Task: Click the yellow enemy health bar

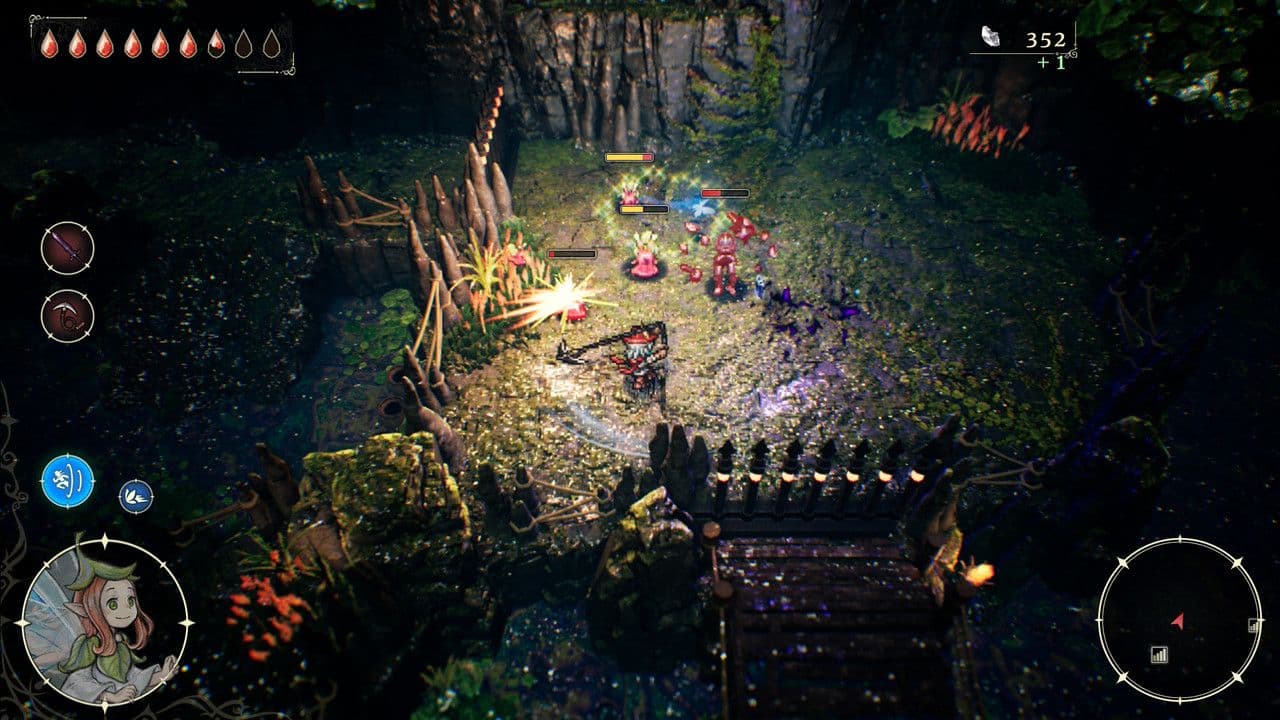Action: 629,158
